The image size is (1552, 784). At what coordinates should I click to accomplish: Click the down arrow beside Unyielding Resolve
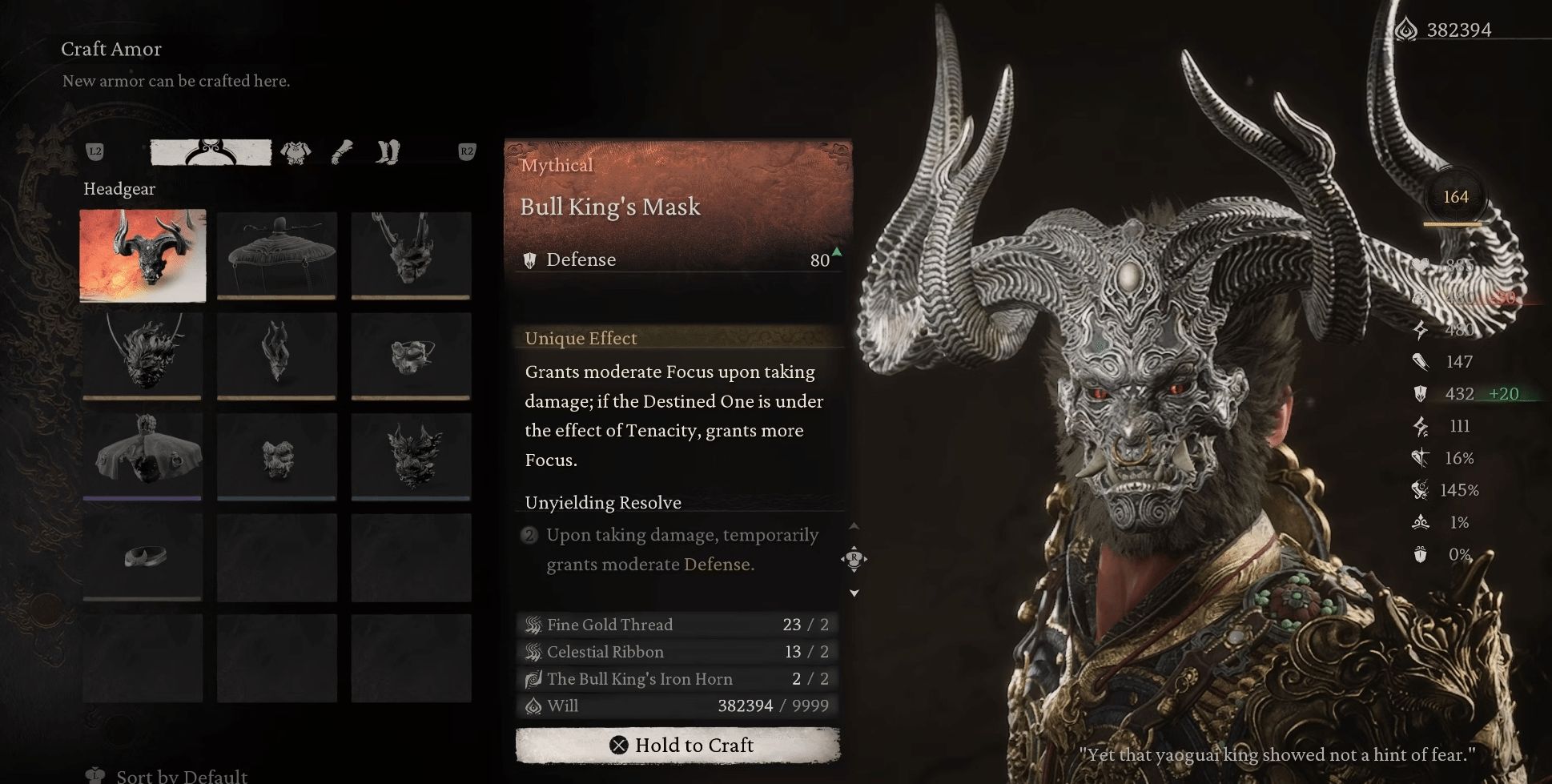pyautogui.click(x=854, y=593)
